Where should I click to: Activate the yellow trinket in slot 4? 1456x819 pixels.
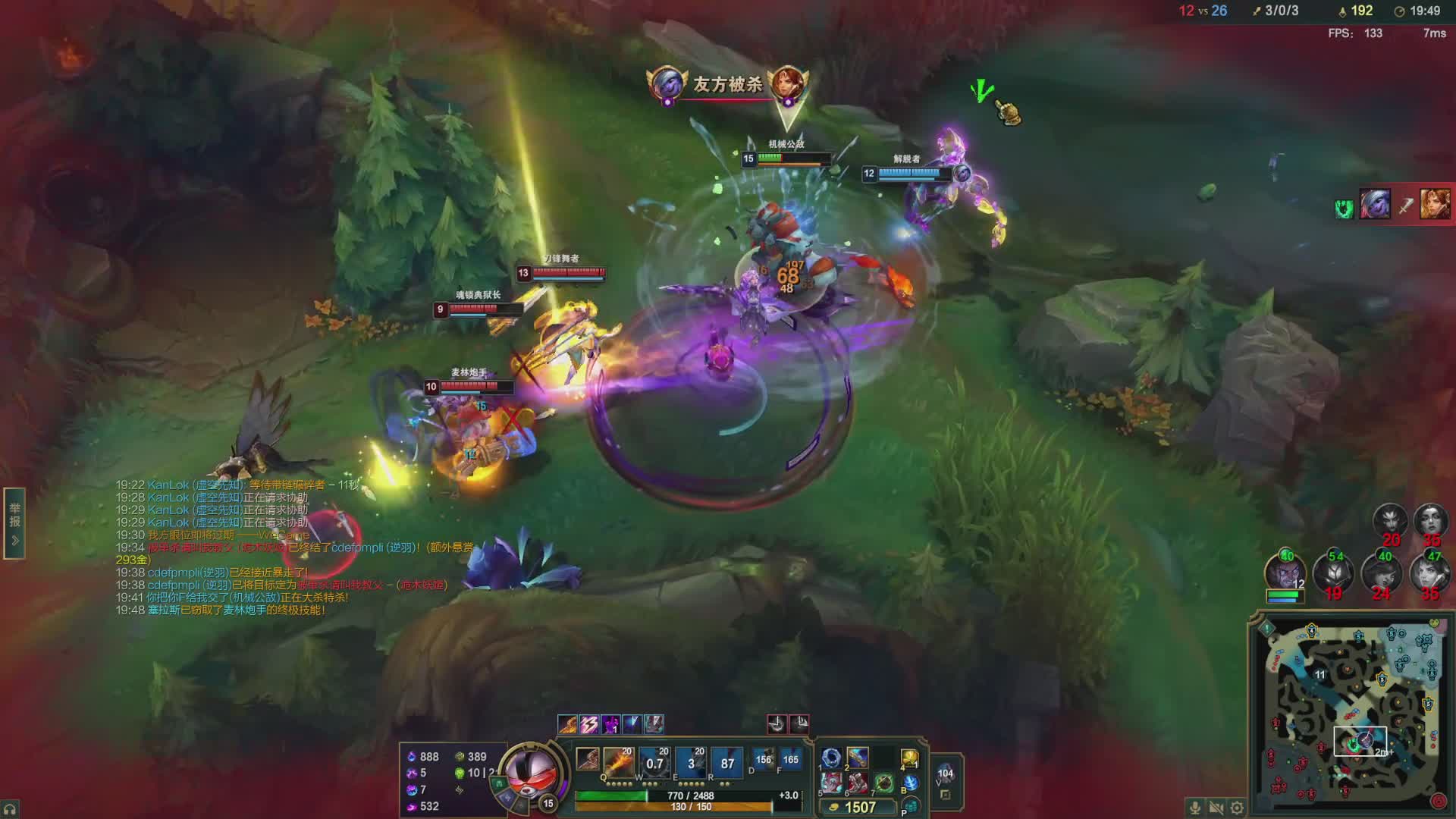(x=909, y=758)
